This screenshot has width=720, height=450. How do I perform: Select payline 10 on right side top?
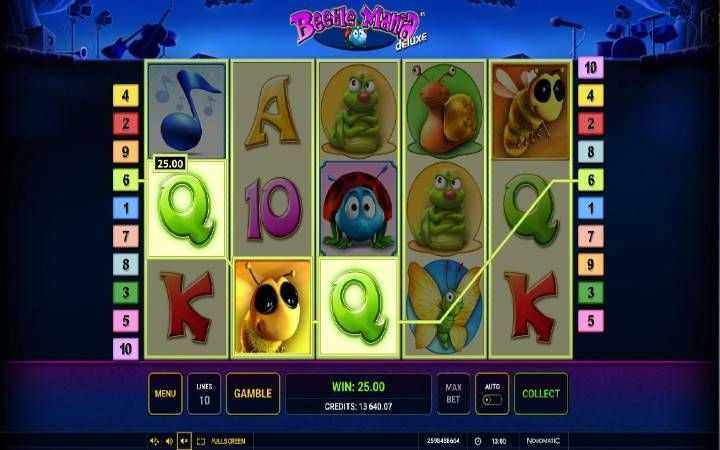tap(591, 68)
